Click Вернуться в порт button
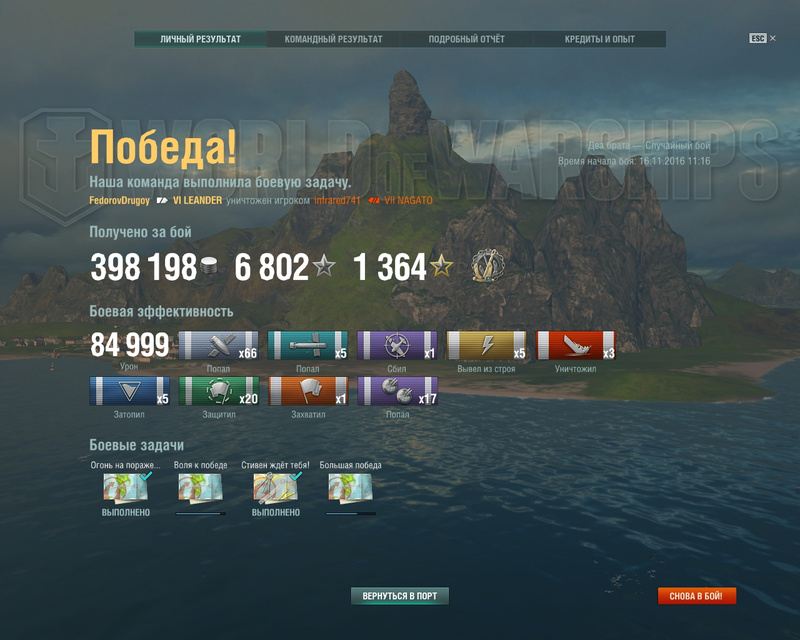Image resolution: width=800 pixels, height=640 pixels. coord(400,596)
